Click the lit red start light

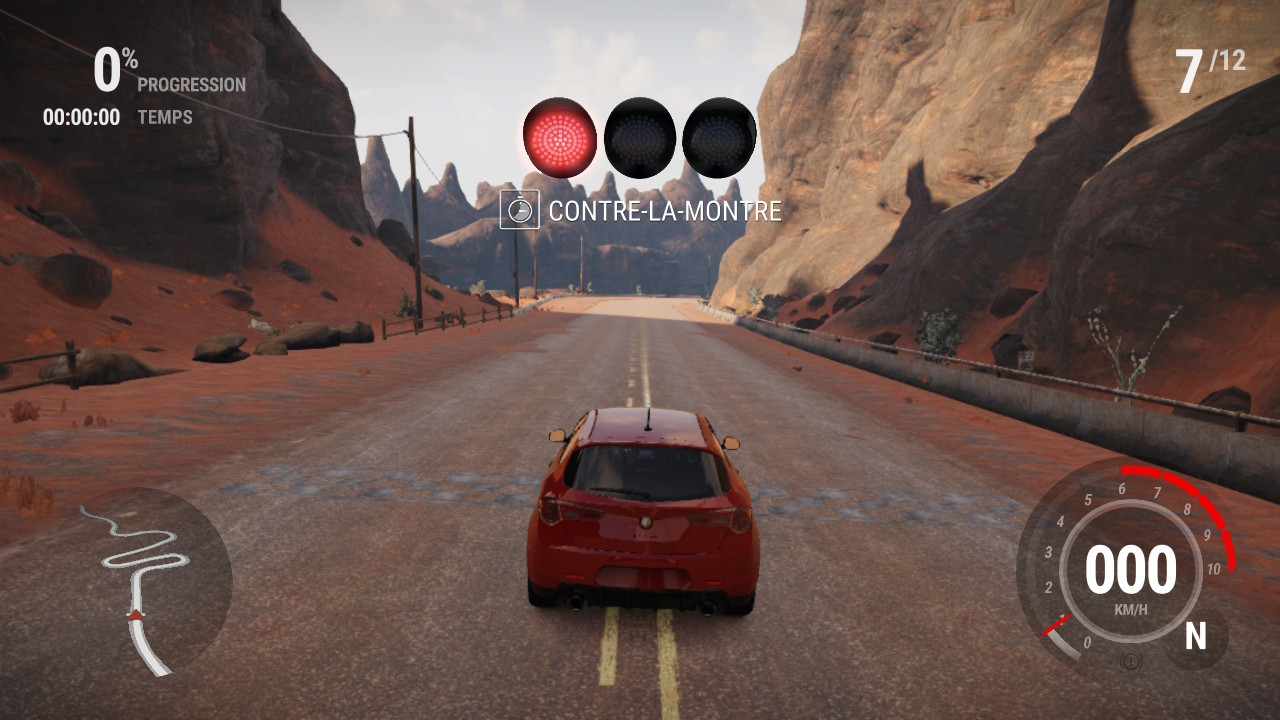pyautogui.click(x=559, y=137)
